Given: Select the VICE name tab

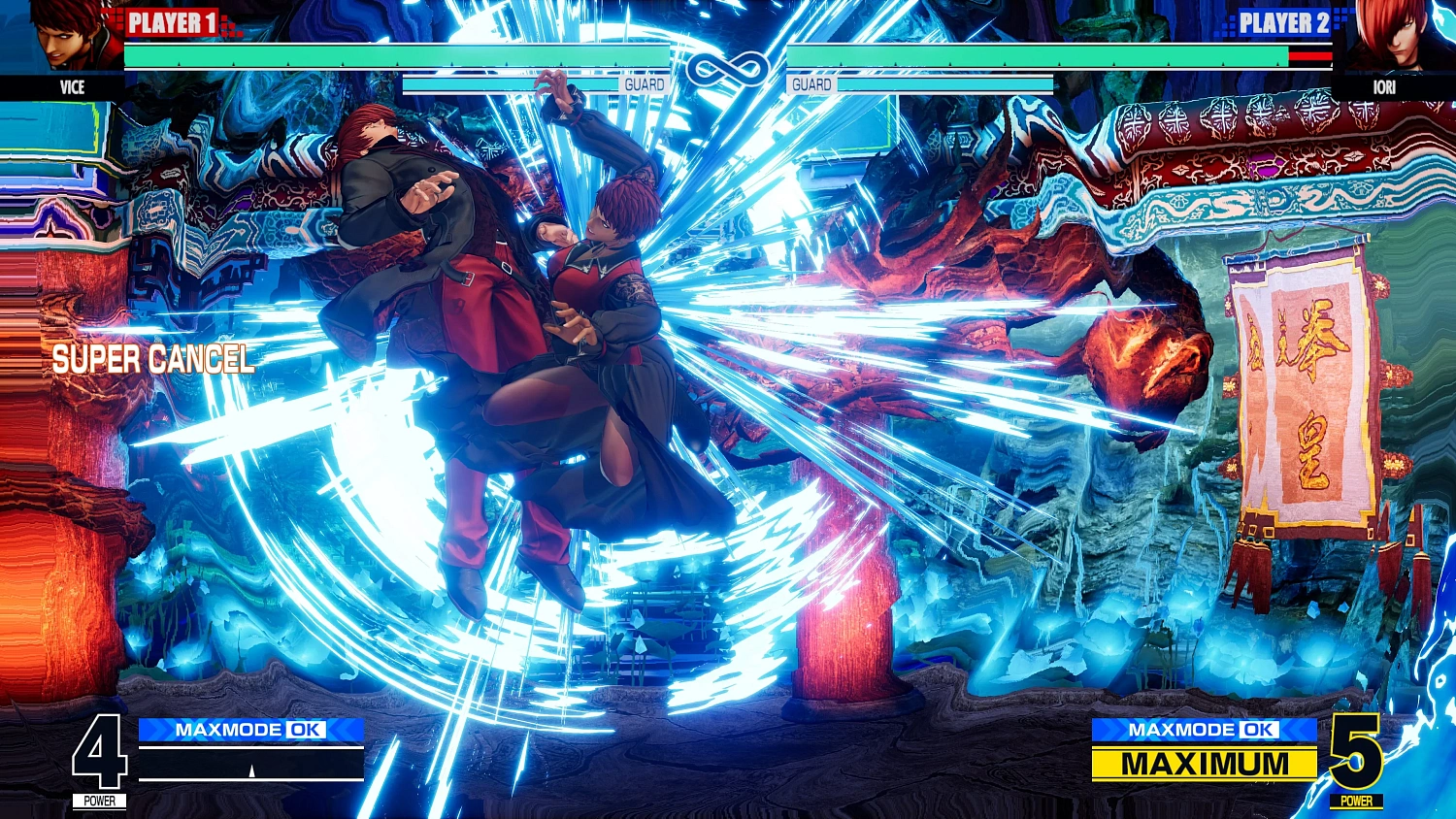Looking at the screenshot, I should pos(74,87).
